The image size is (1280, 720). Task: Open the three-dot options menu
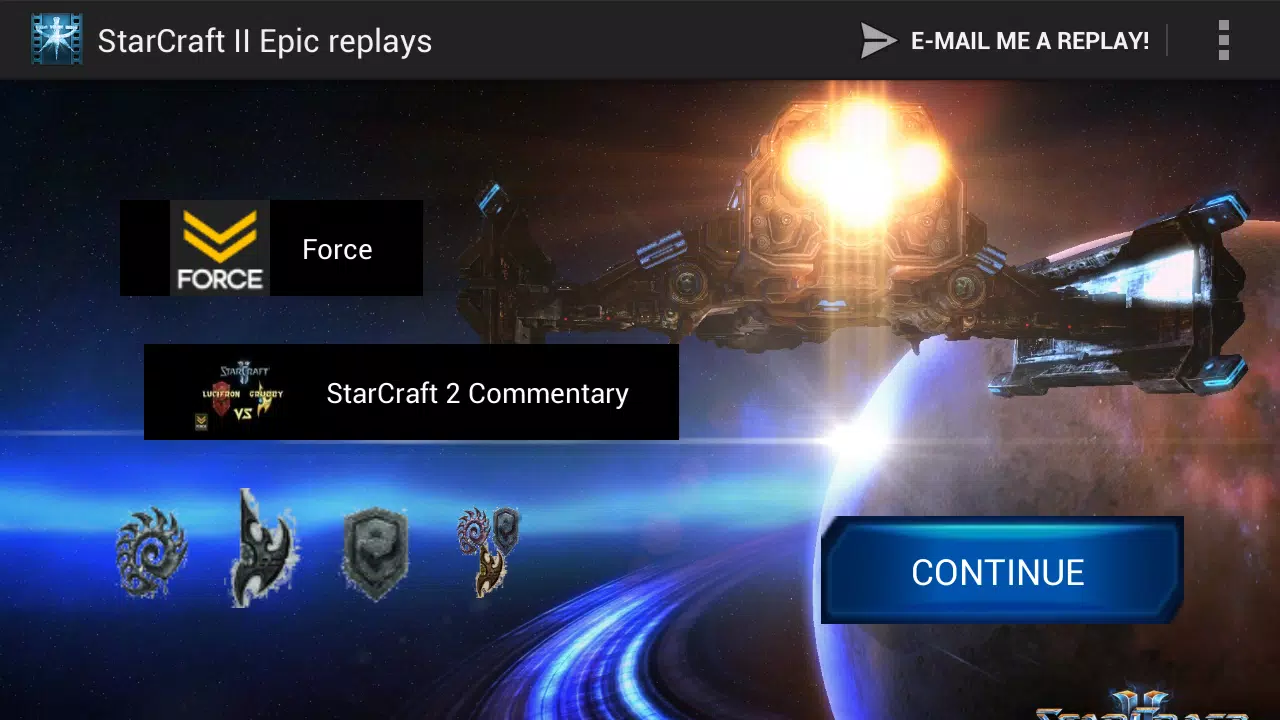[1223, 40]
